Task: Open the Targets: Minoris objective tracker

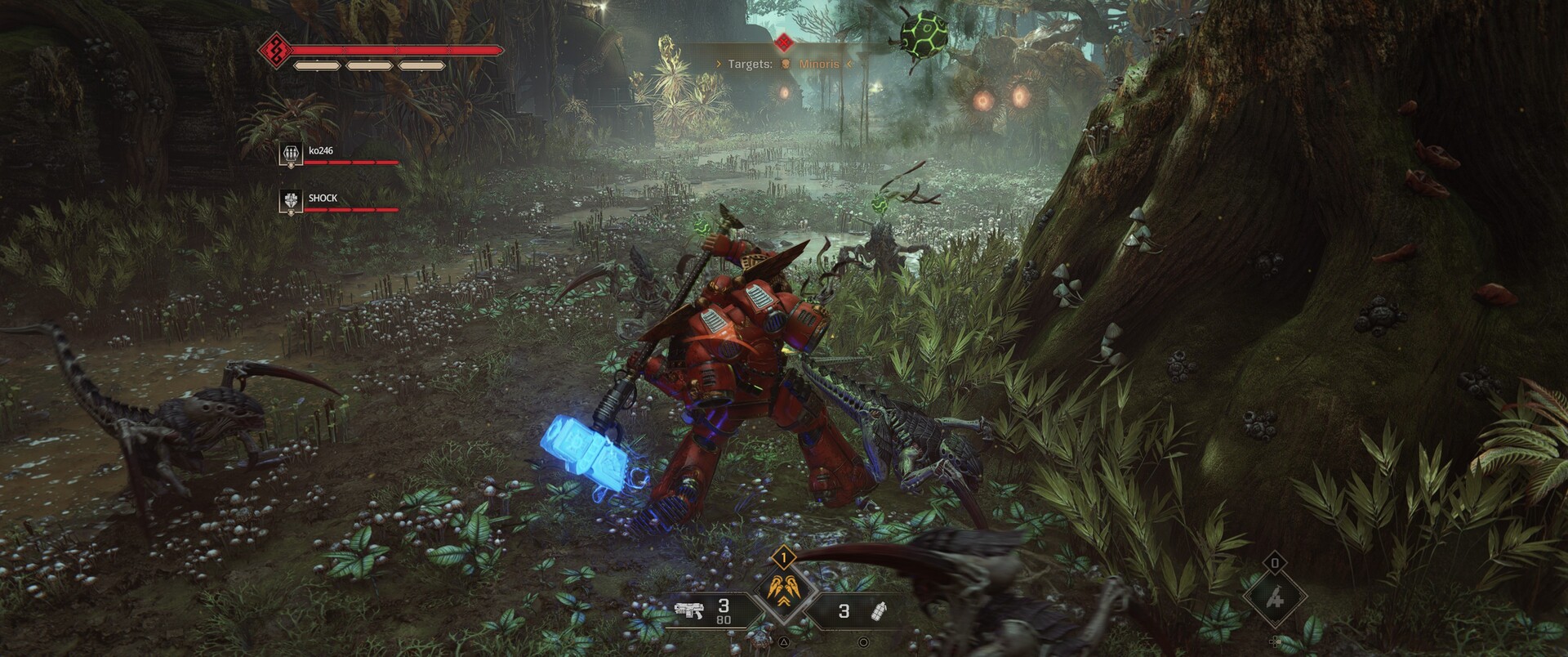Action: tap(783, 64)
